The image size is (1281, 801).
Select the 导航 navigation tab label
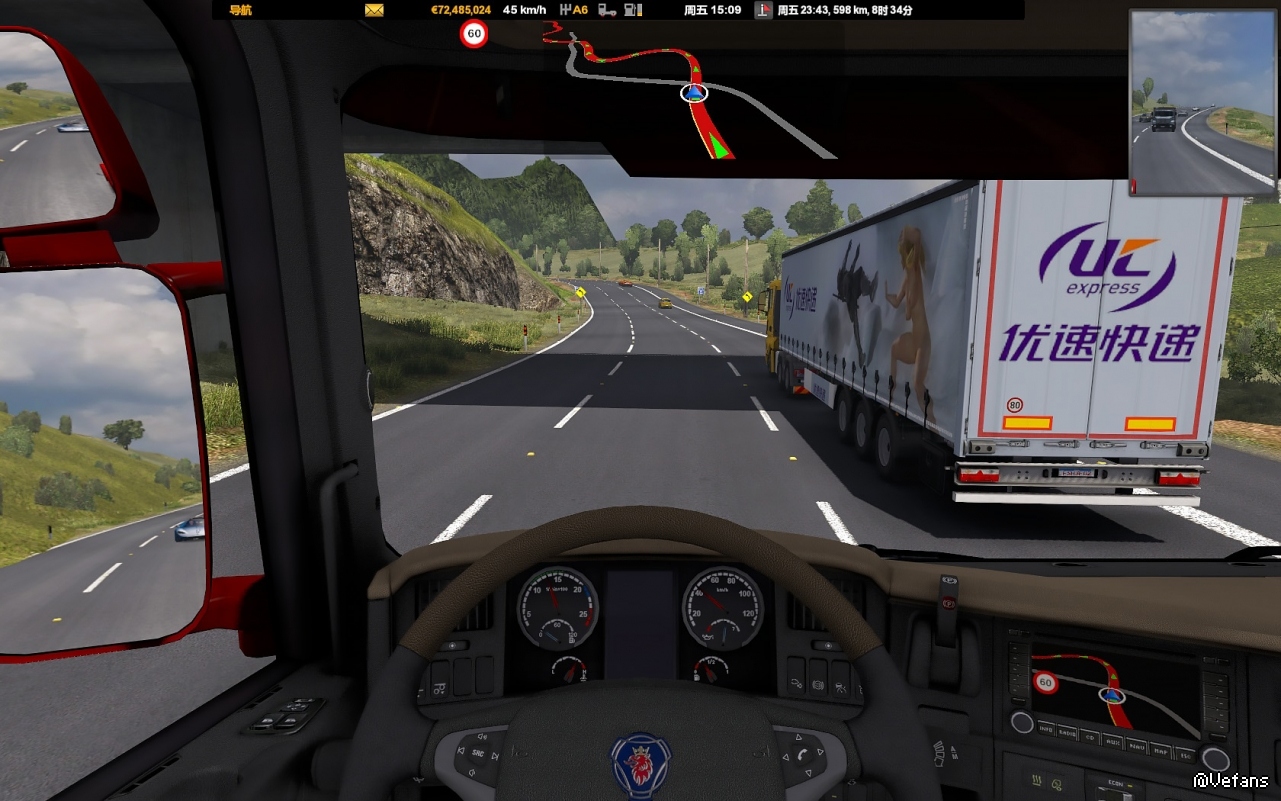[x=240, y=10]
